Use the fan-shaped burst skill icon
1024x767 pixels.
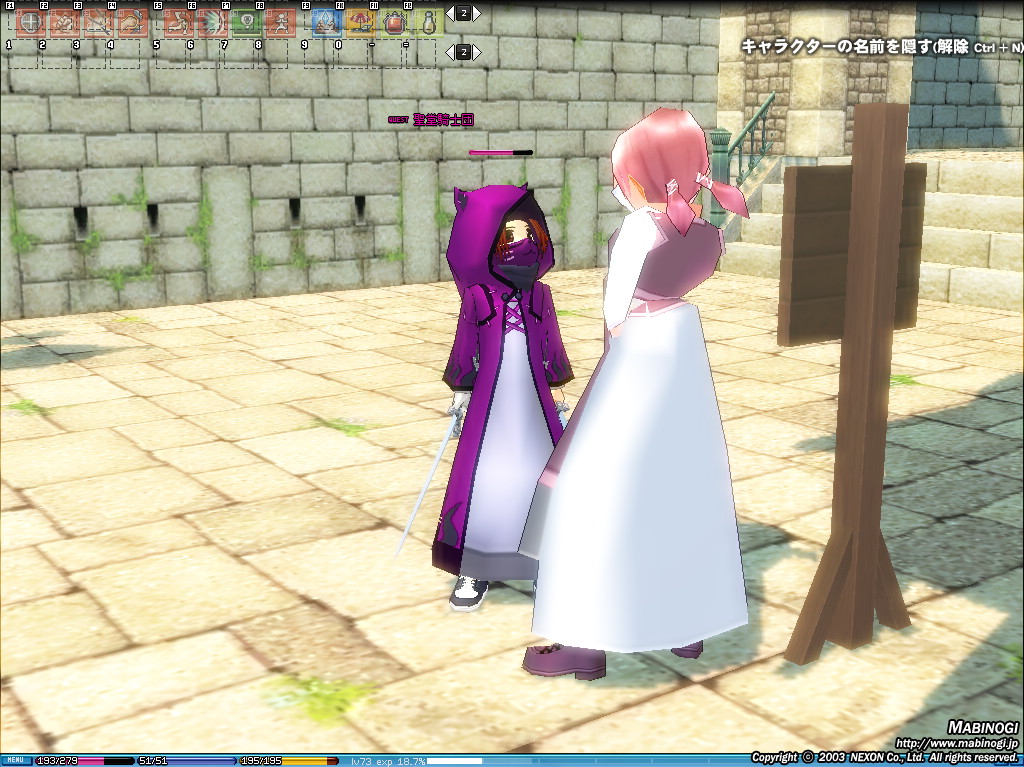tap(213, 22)
